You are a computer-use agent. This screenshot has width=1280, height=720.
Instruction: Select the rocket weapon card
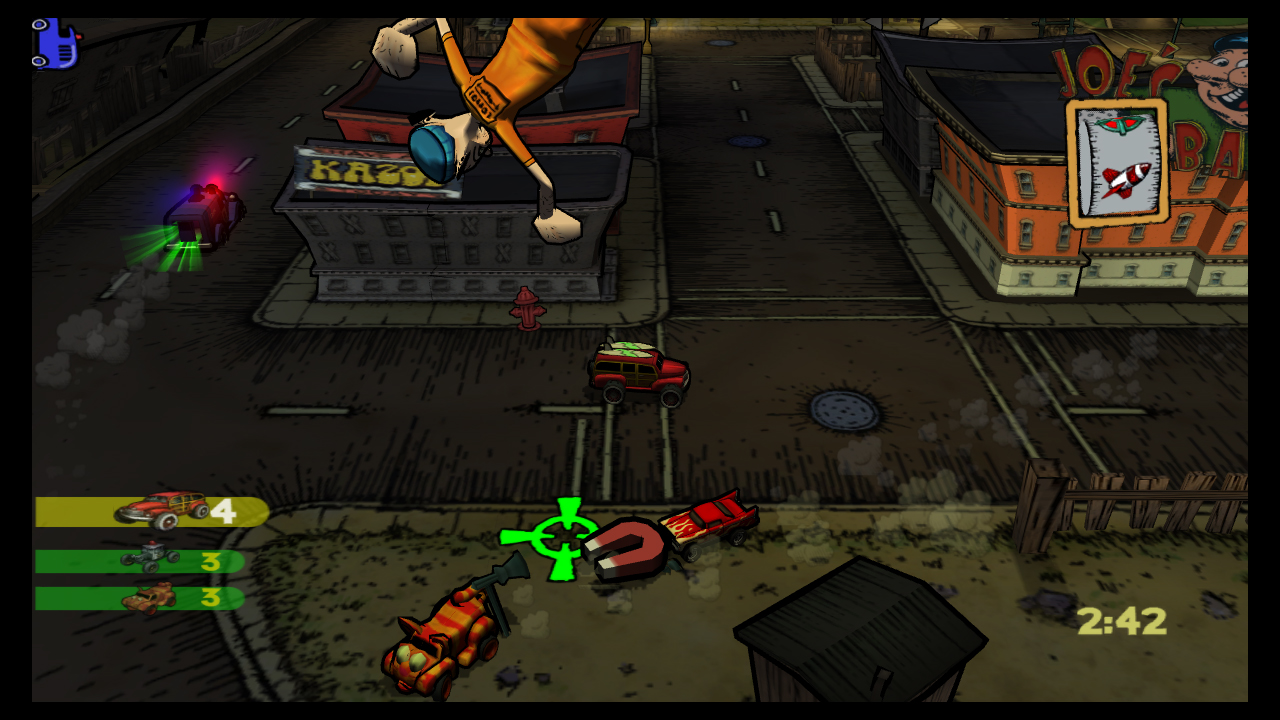(1118, 163)
